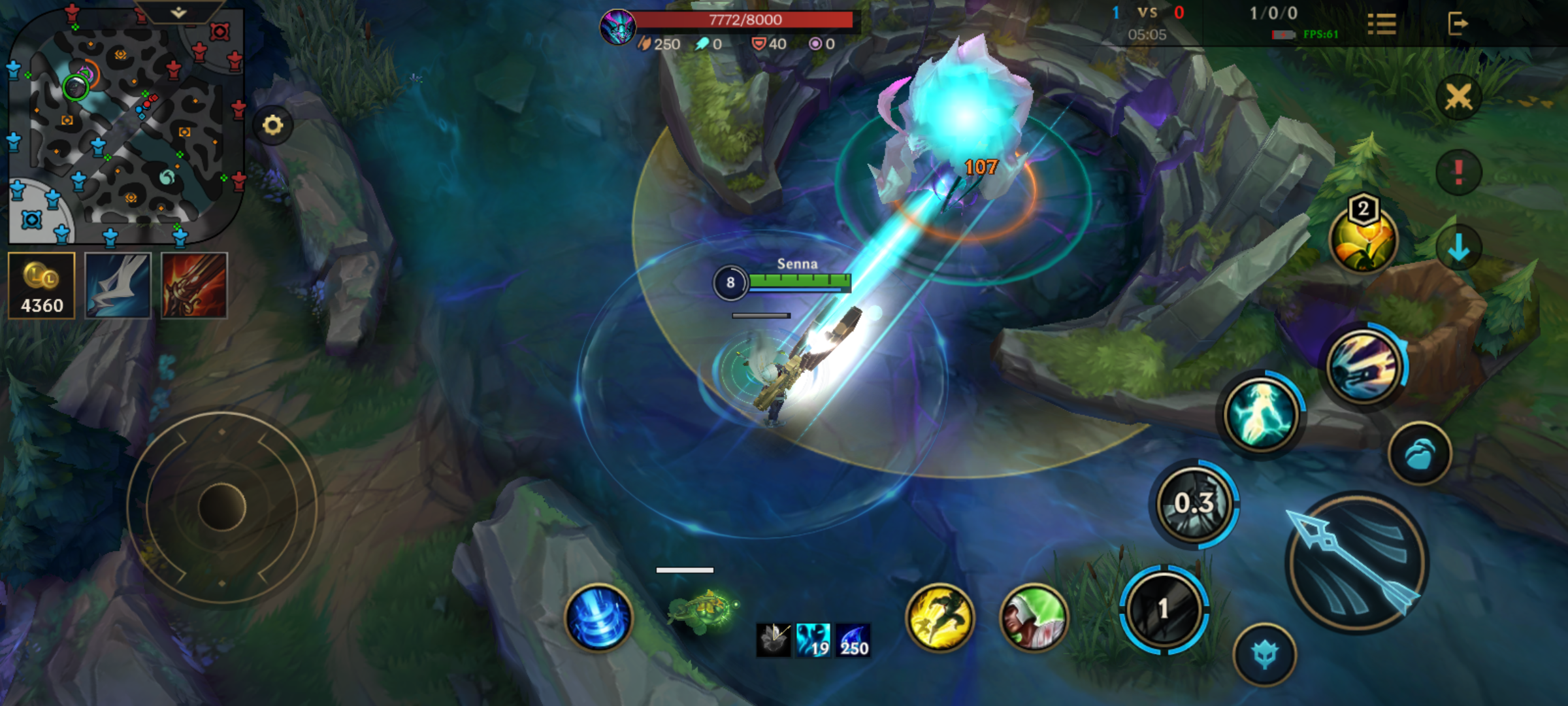Open the scoreboard list

1381,25
